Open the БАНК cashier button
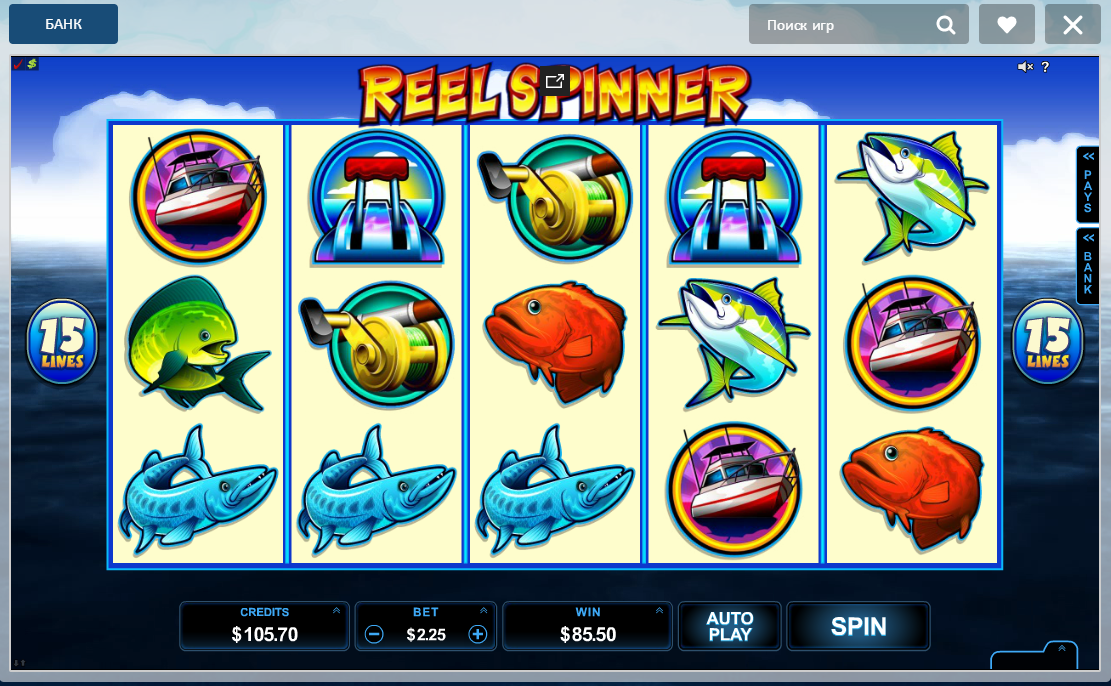The image size is (1111, 686). [63, 24]
